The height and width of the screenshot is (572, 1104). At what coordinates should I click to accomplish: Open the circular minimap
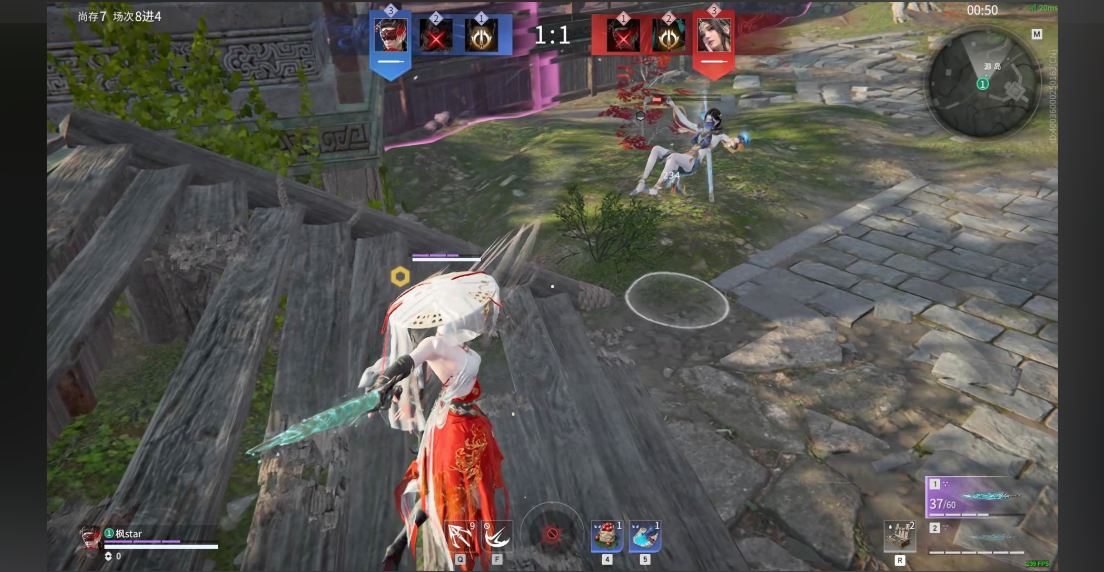coord(983,83)
